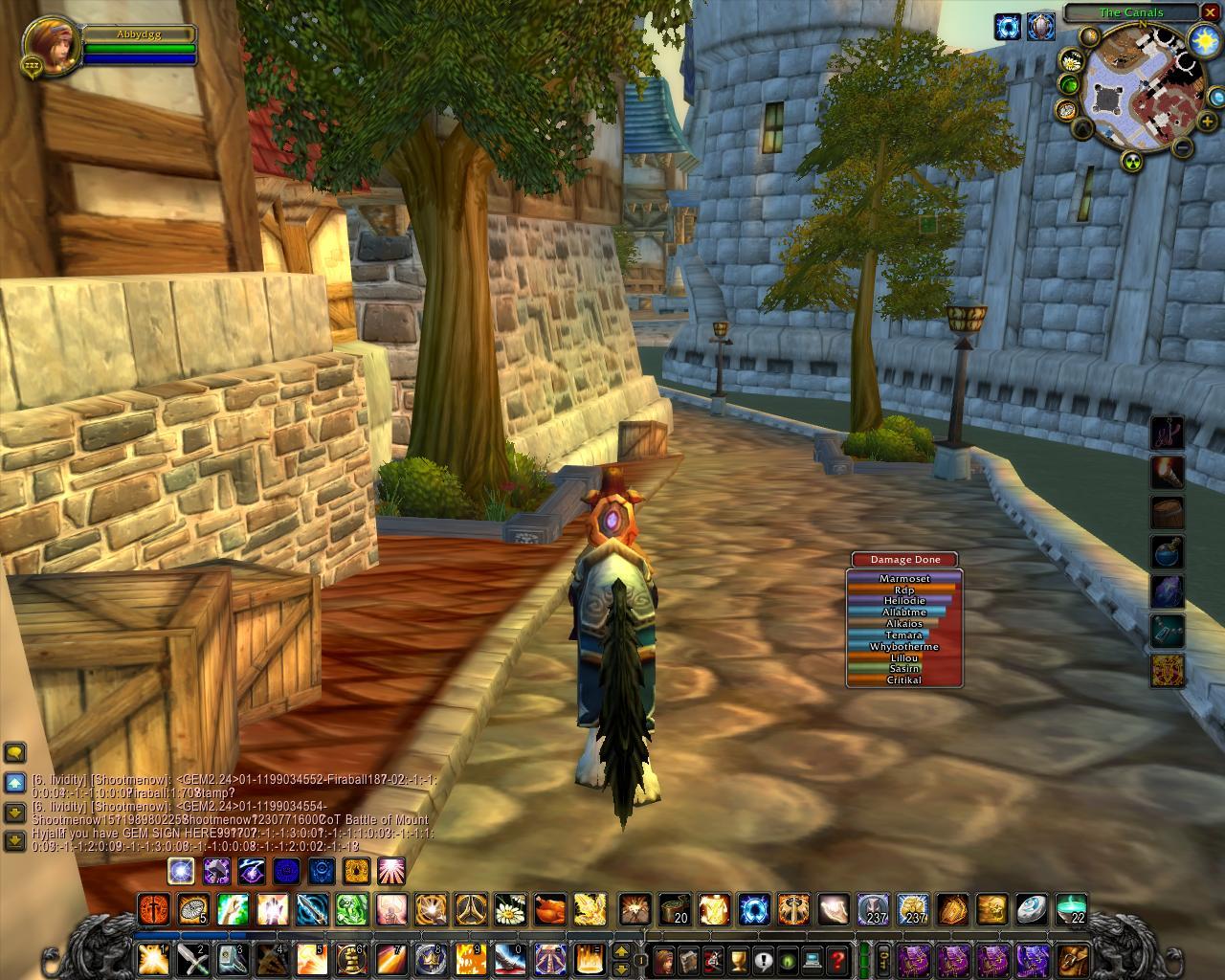This screenshot has height=980, width=1225.
Task: Activate the red-gold tabard icon
Action: coord(1168,671)
